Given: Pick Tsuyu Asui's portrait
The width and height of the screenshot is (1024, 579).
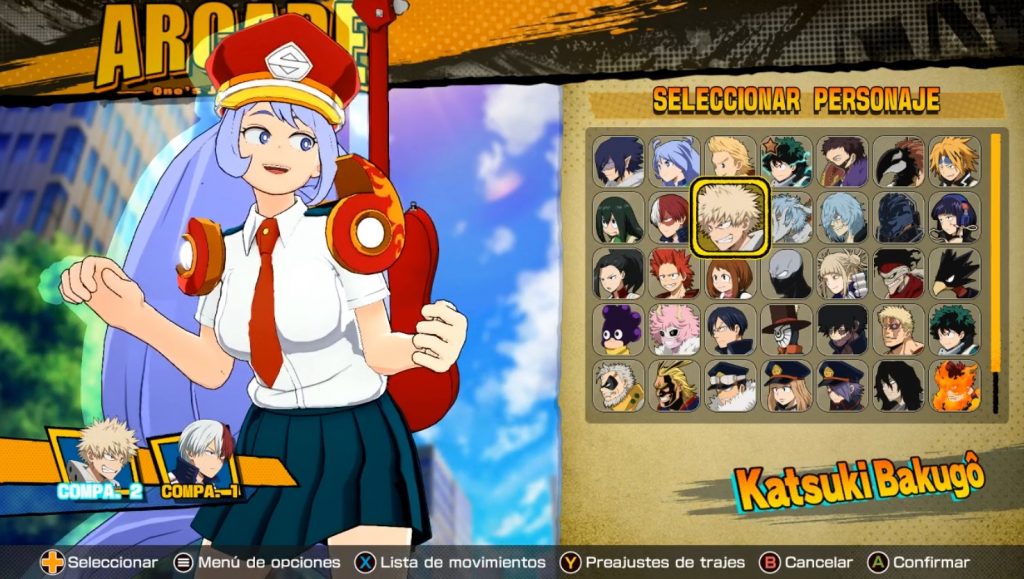Looking at the screenshot, I should (x=619, y=218).
